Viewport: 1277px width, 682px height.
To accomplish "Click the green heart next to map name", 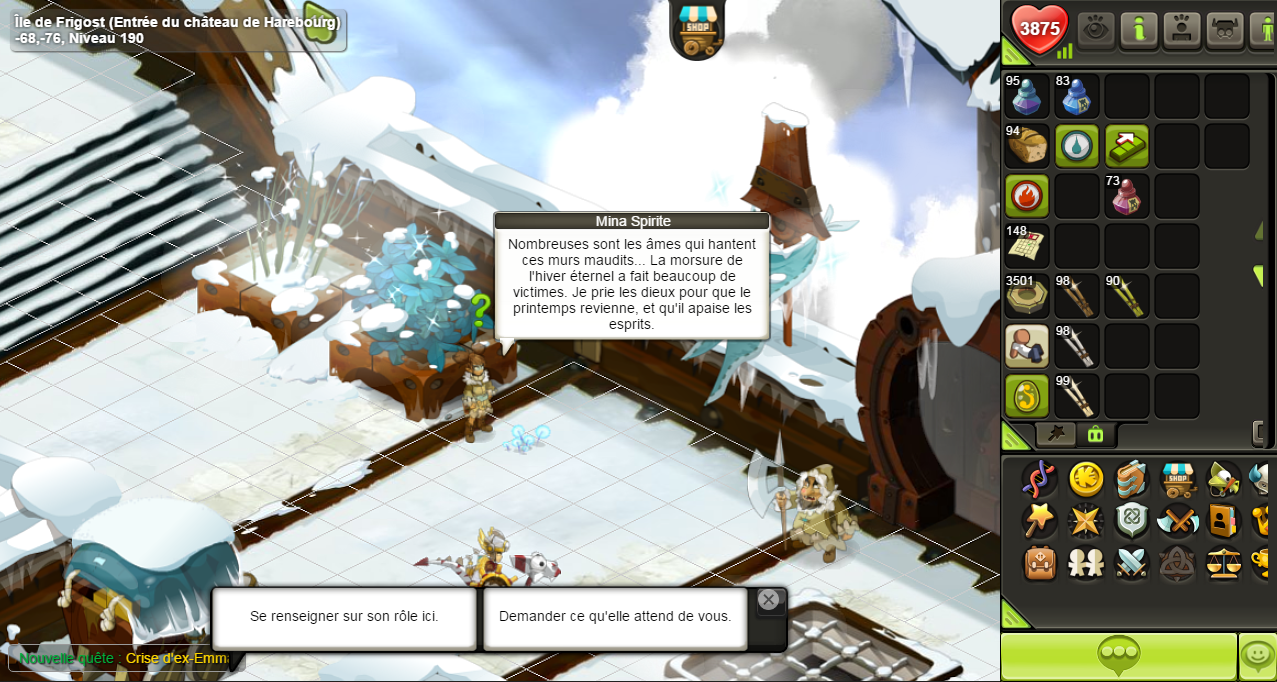I will pos(321,28).
